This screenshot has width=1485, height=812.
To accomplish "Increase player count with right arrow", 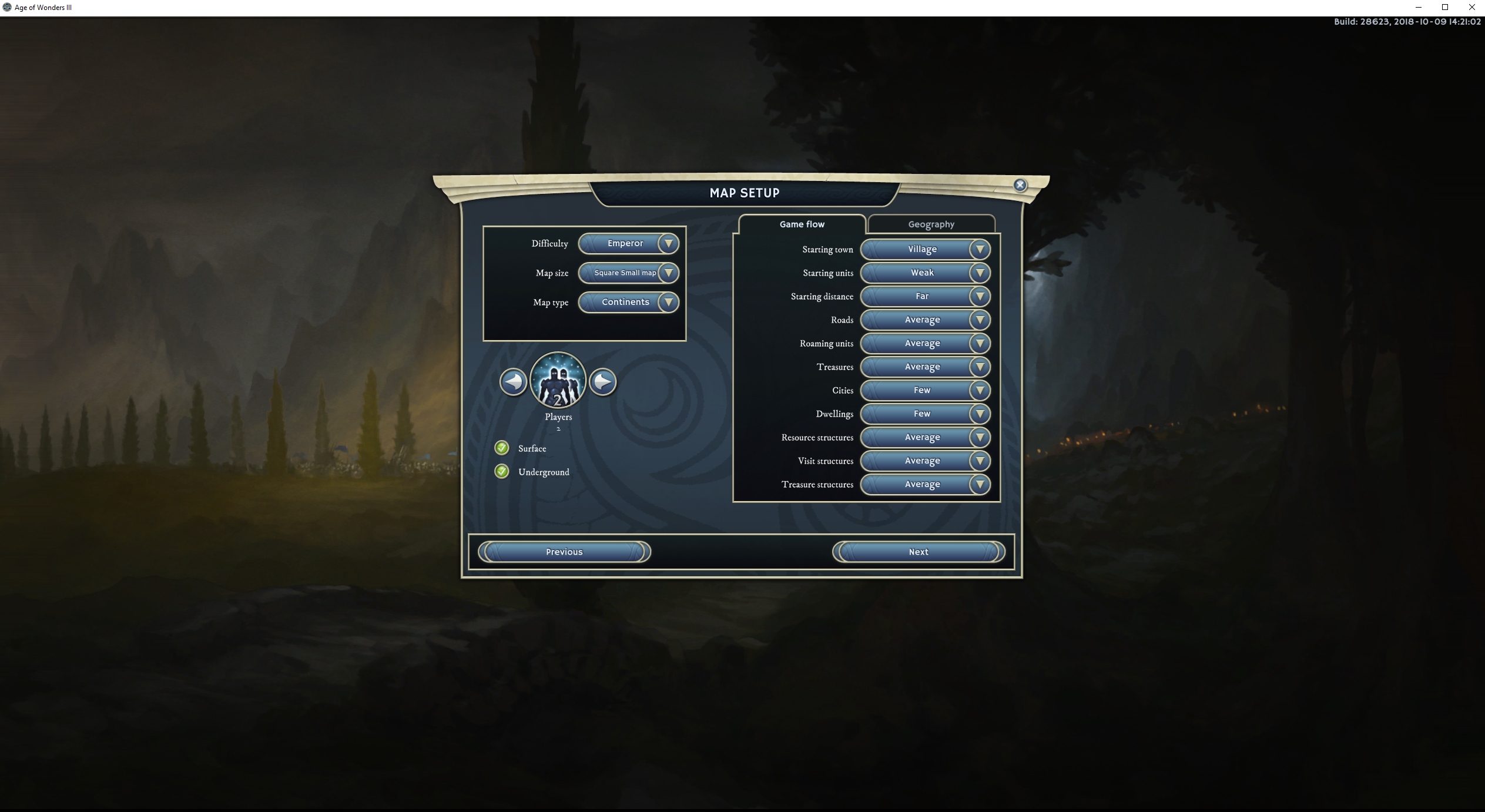I will [603, 382].
